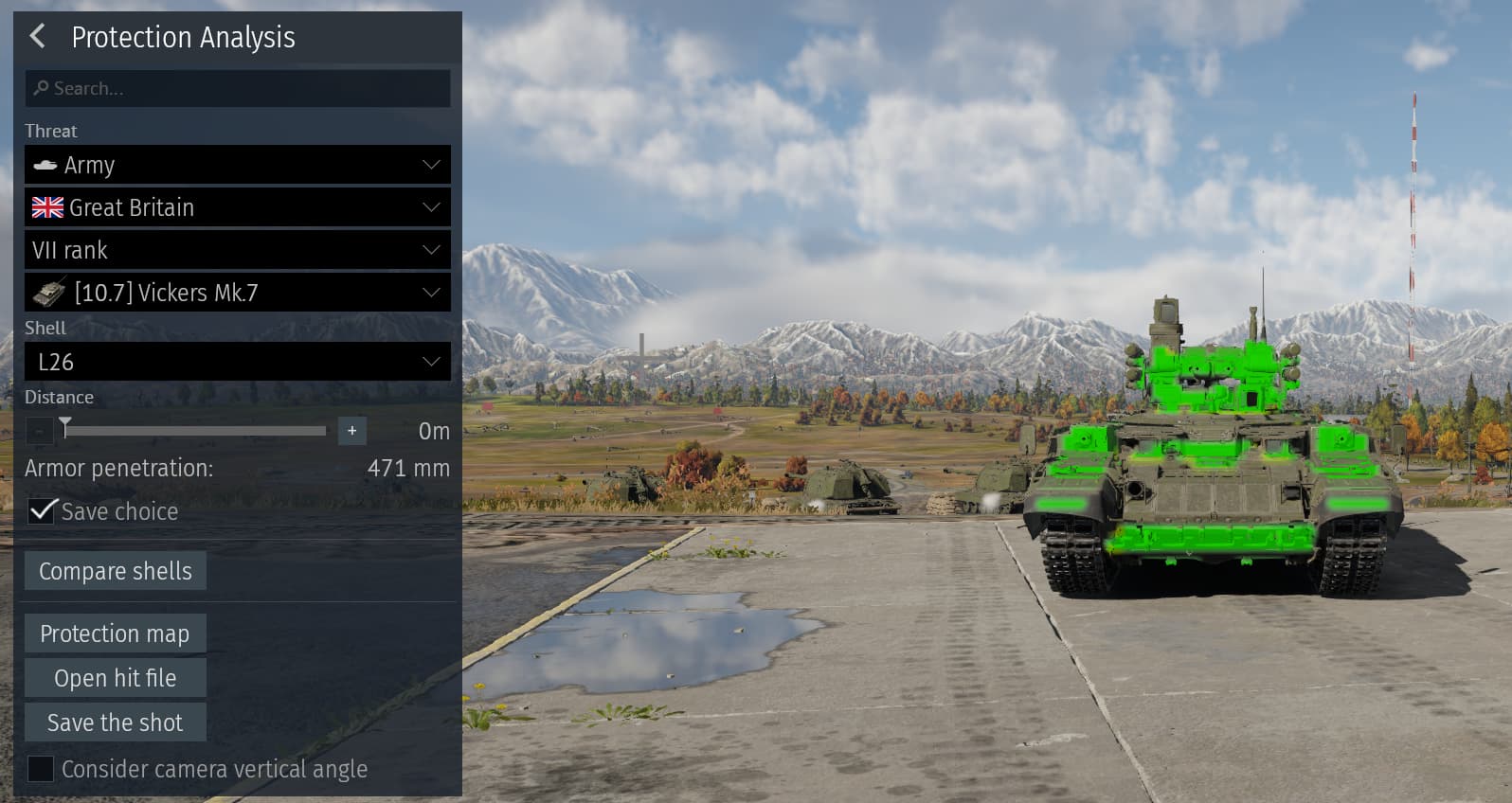Image resolution: width=1512 pixels, height=803 pixels.
Task: Open the VII rank dropdown
Action: click(237, 250)
